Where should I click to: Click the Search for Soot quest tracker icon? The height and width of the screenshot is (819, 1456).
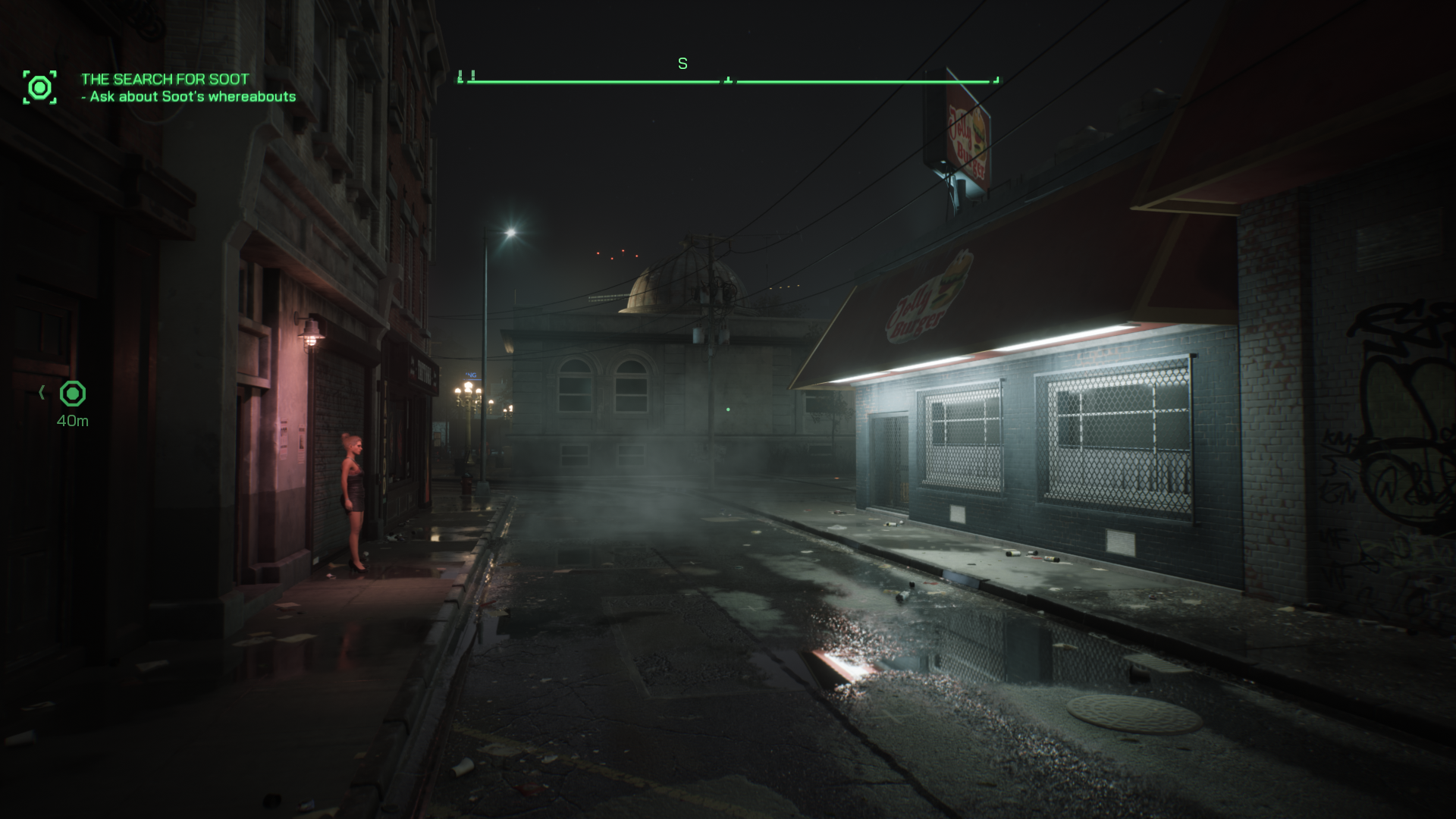tap(39, 88)
